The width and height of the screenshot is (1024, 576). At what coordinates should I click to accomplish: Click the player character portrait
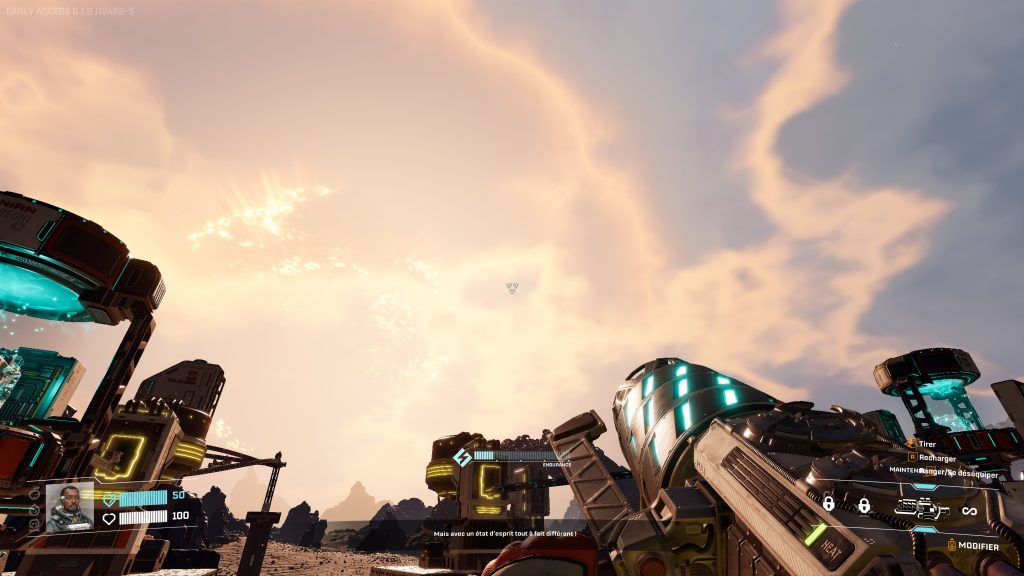point(69,507)
